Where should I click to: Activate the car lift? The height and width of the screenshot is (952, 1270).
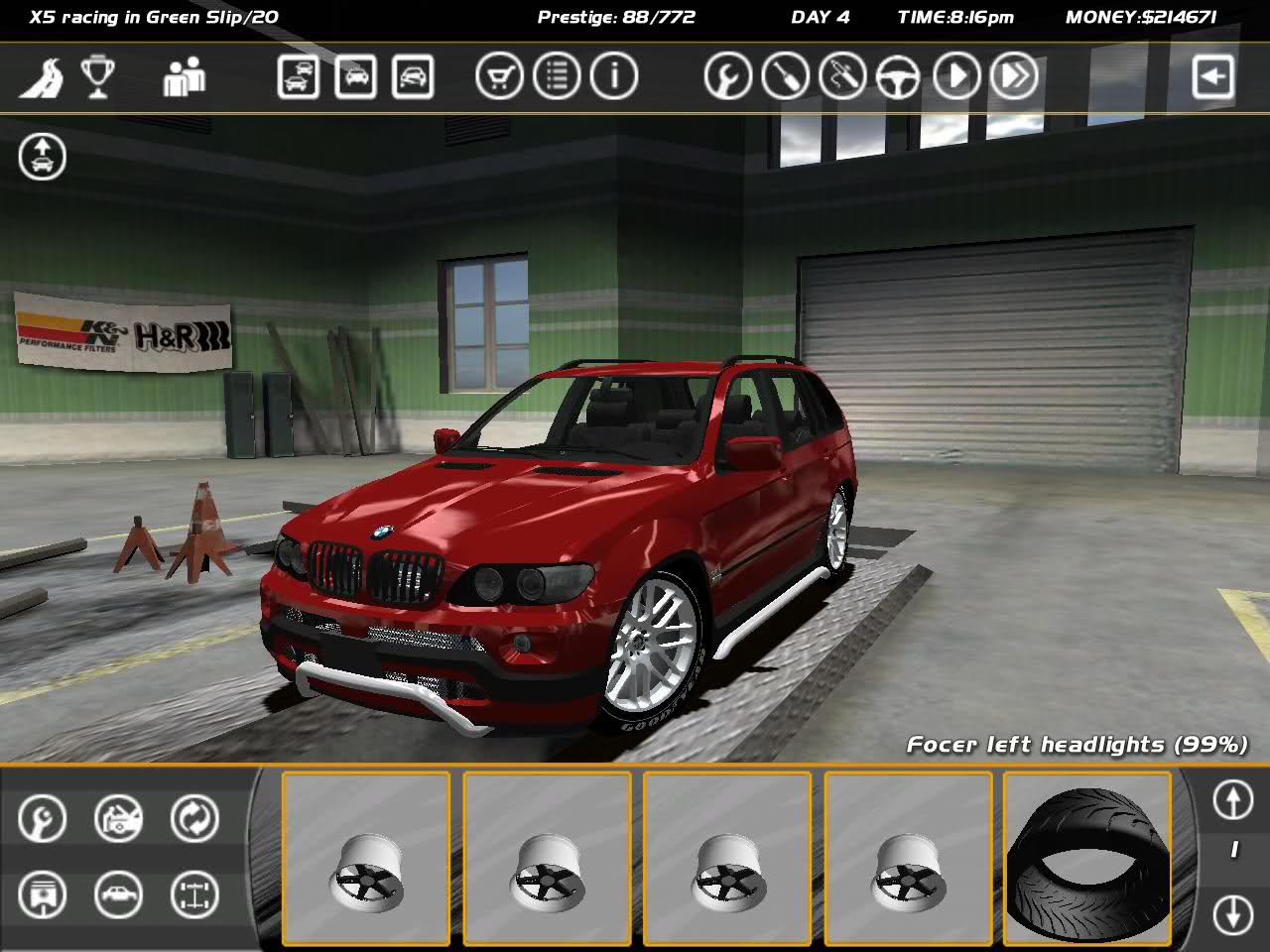pos(42,157)
